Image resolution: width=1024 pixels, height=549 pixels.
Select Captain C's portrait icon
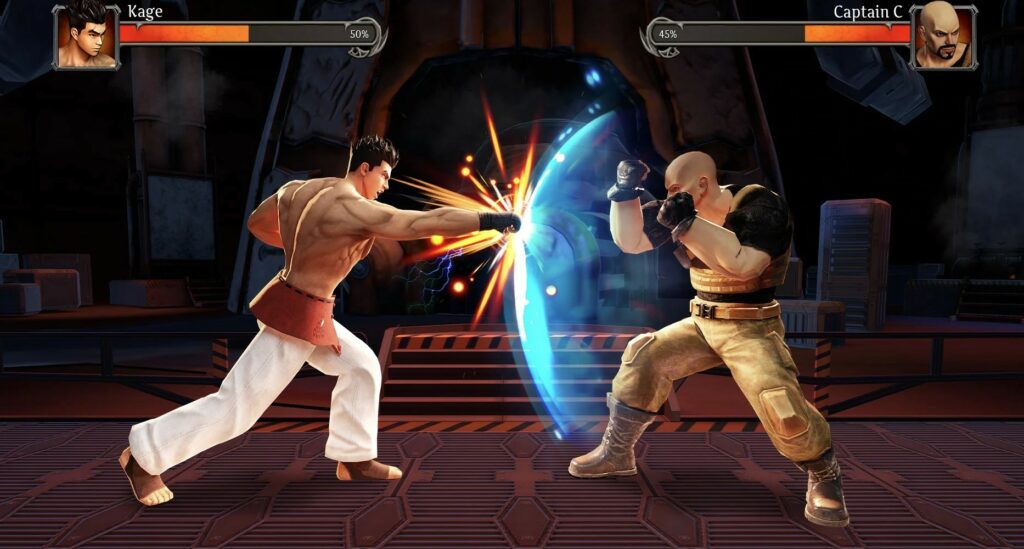pos(942,36)
